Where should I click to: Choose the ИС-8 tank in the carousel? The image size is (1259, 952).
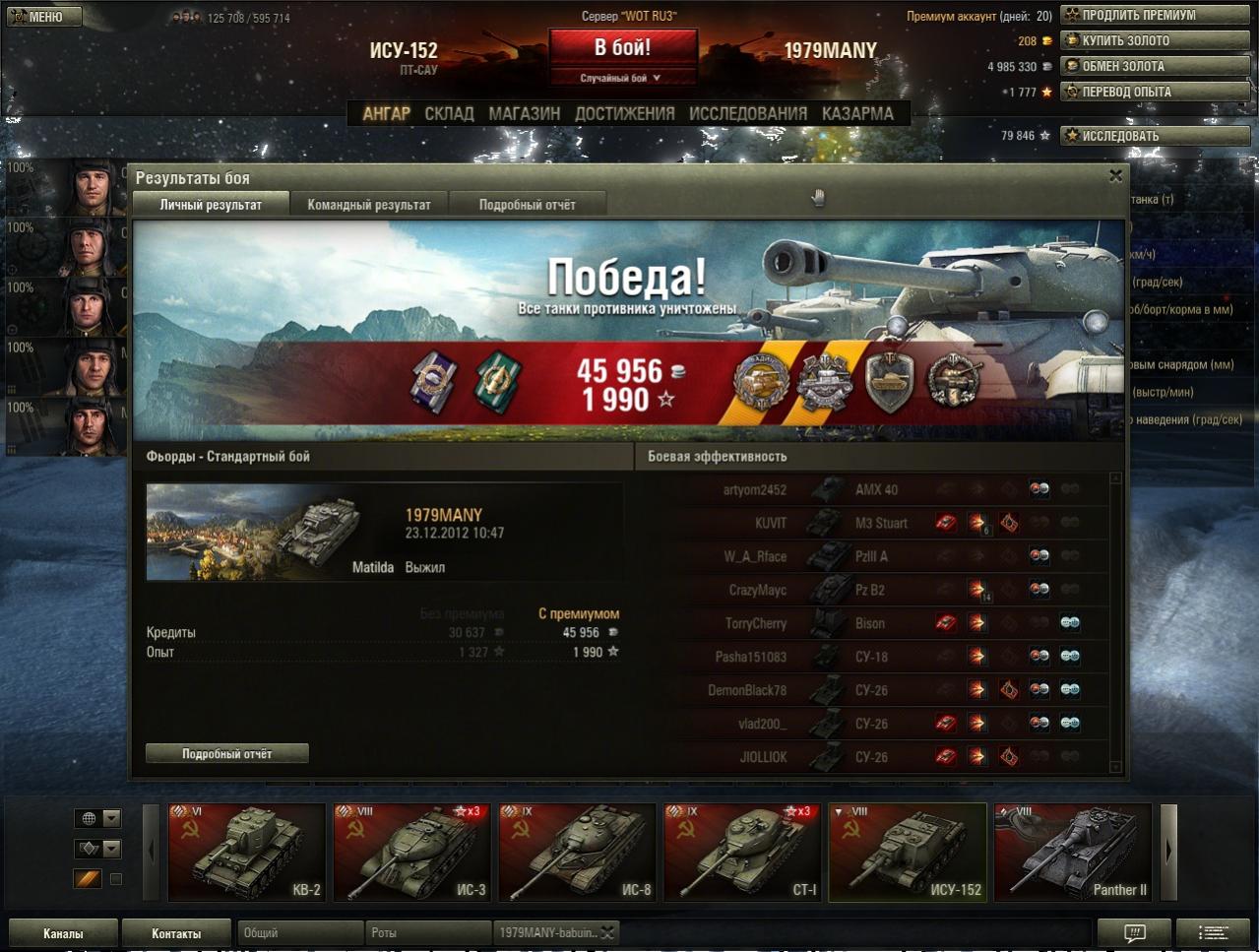[577, 853]
